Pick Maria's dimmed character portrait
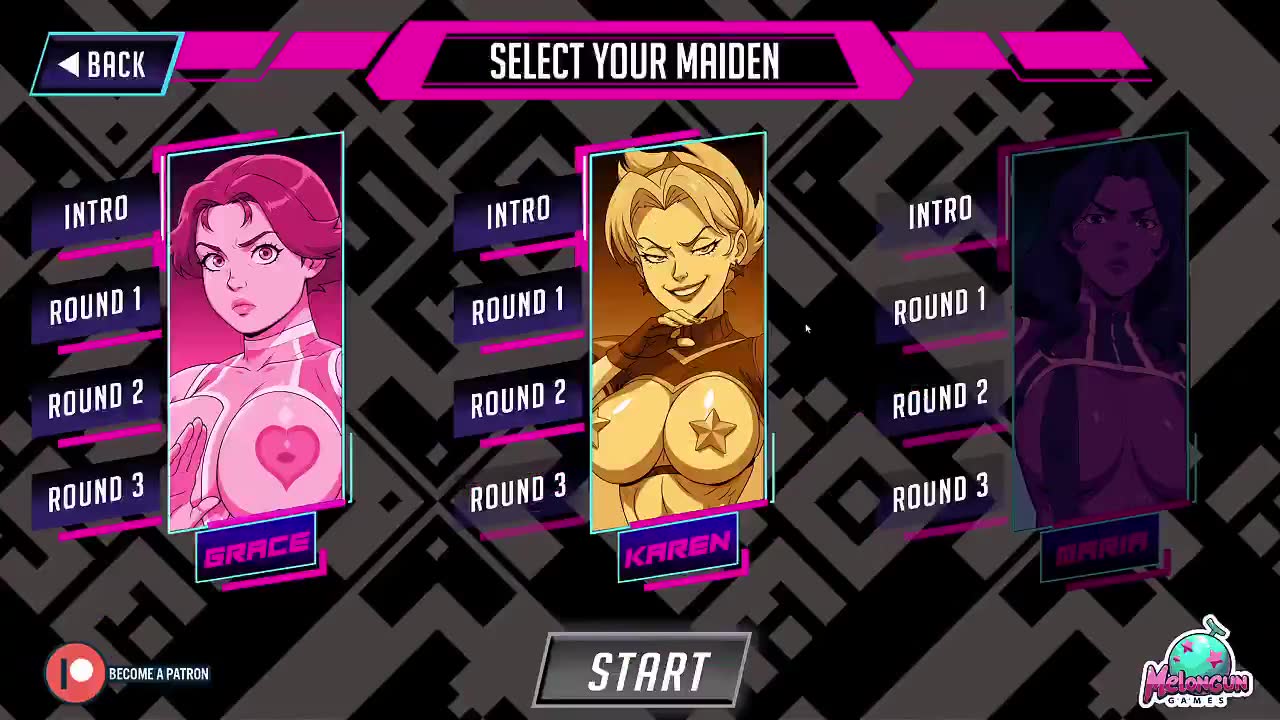Screen dimensions: 1280x720 tap(1100, 330)
